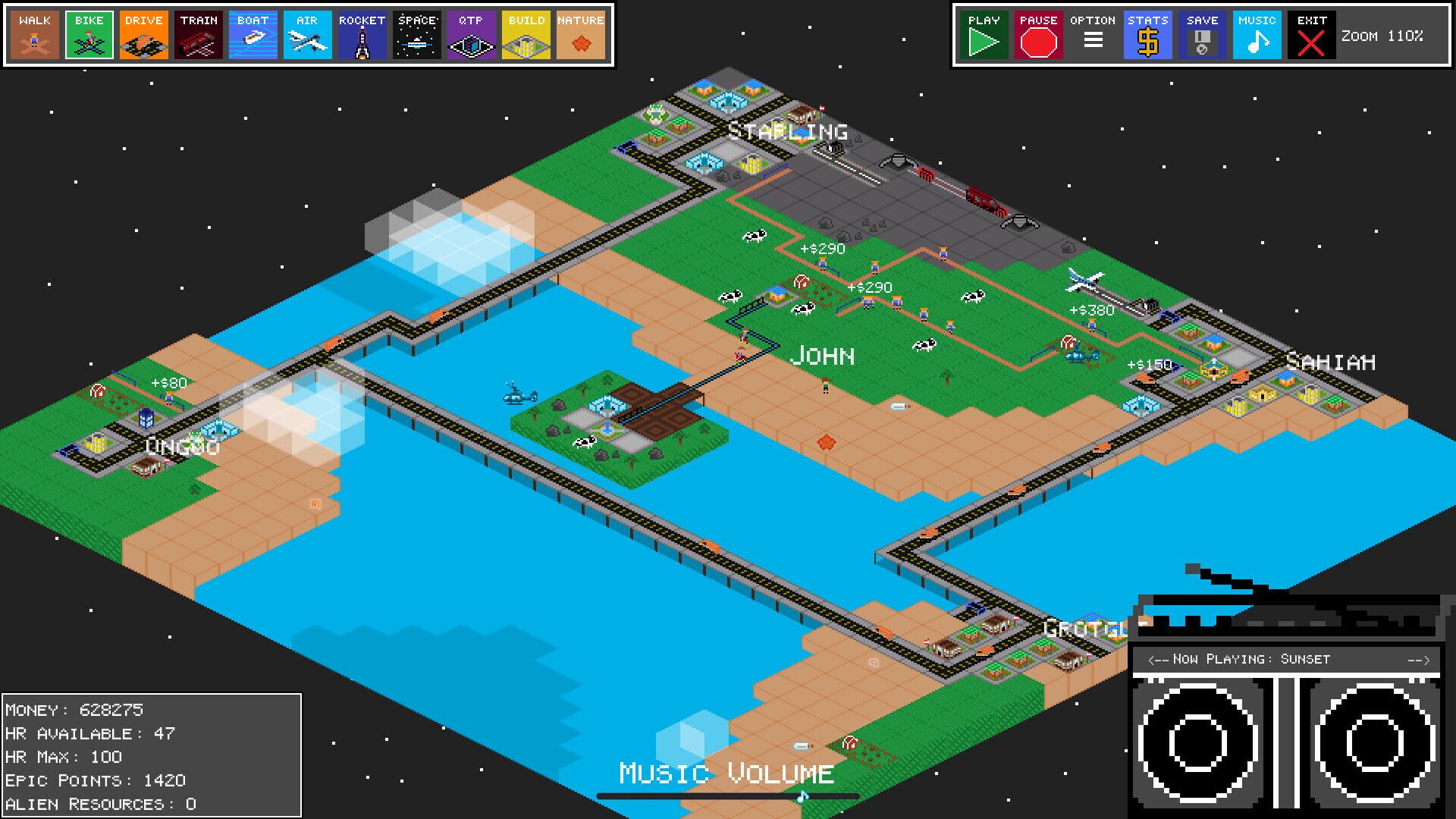Exit the game via red X button

[1310, 34]
